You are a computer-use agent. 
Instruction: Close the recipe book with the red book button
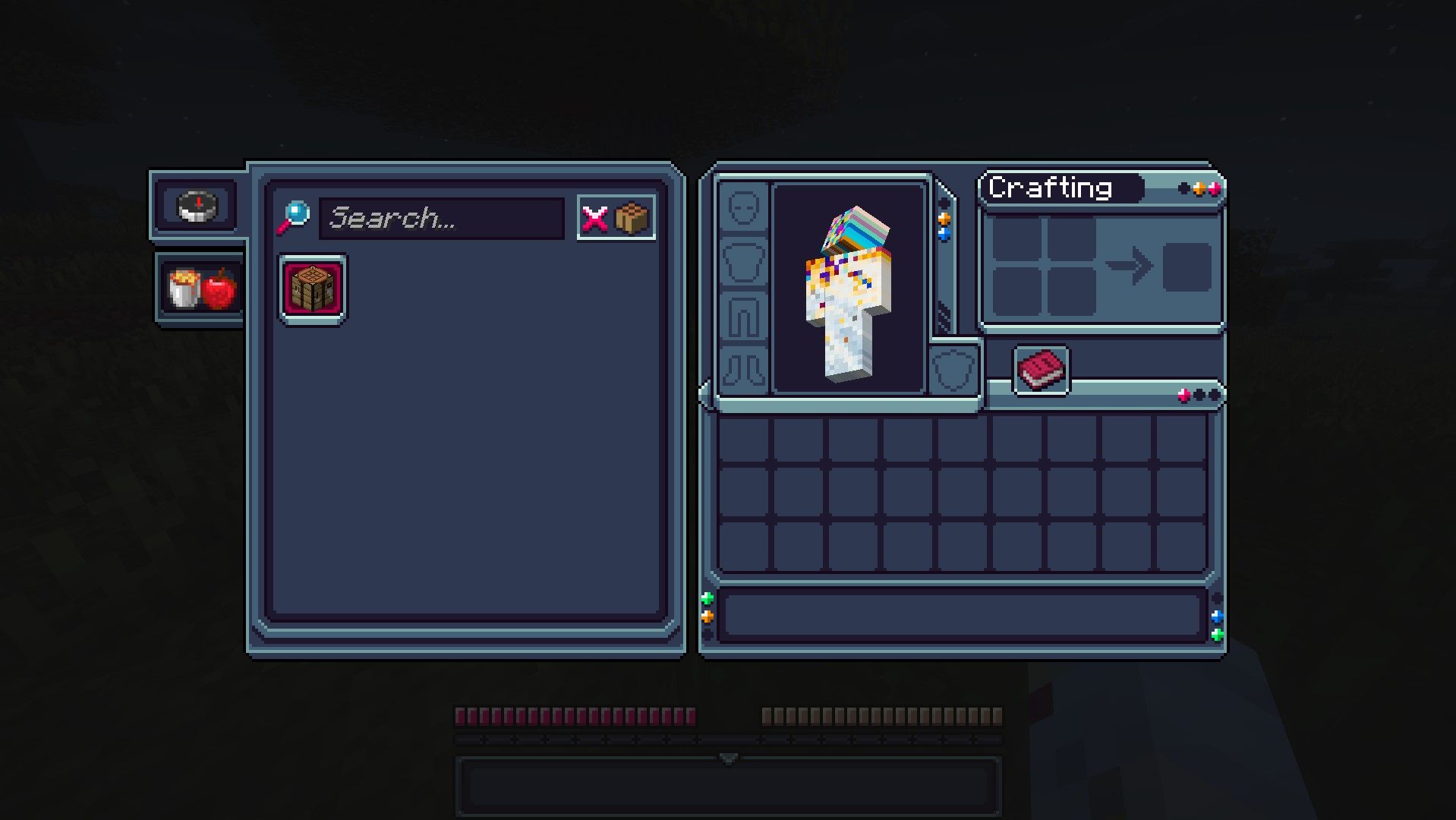pyautogui.click(x=1042, y=371)
